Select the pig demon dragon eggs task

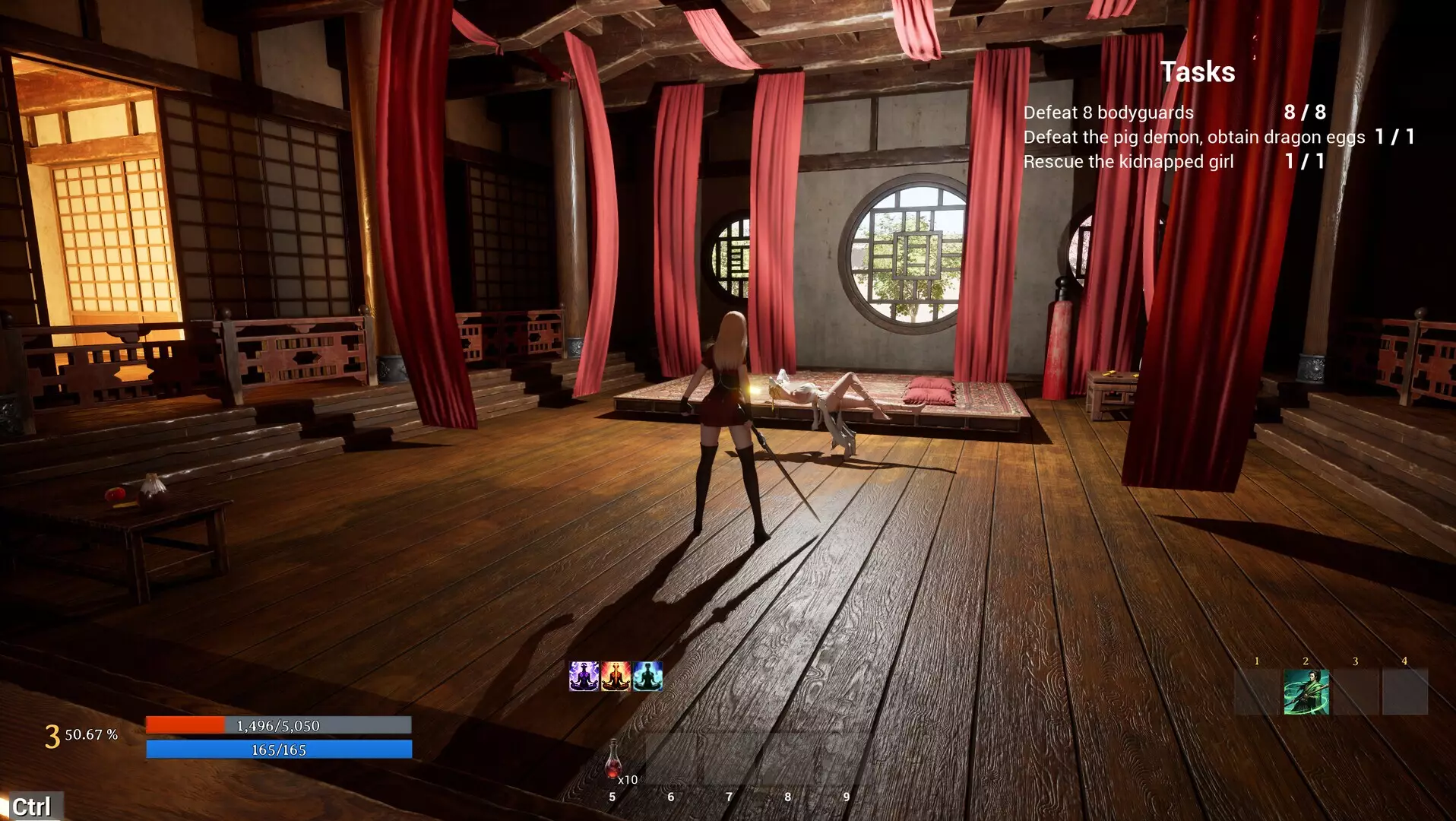1194,137
